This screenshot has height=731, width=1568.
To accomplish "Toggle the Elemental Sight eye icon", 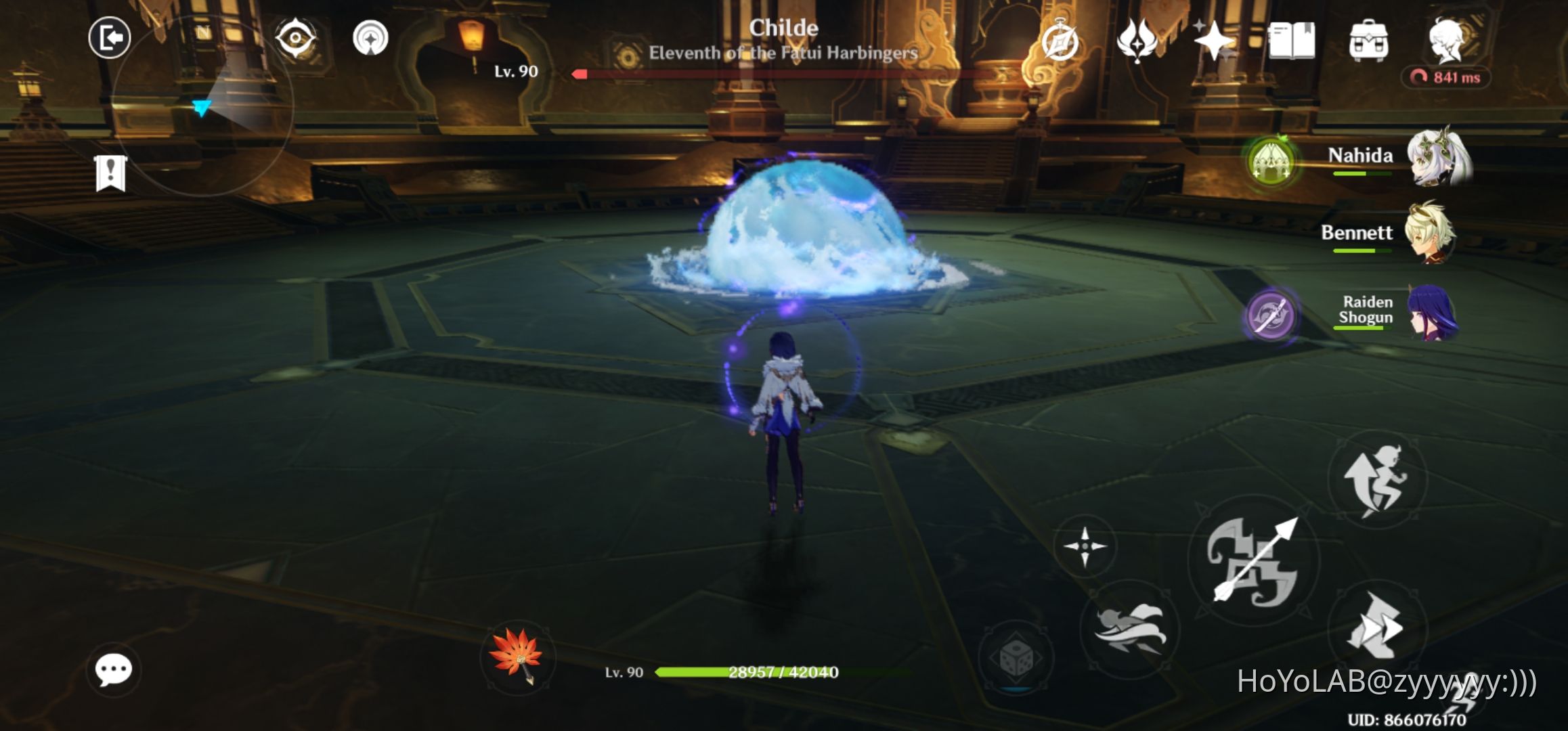I will click(295, 37).
